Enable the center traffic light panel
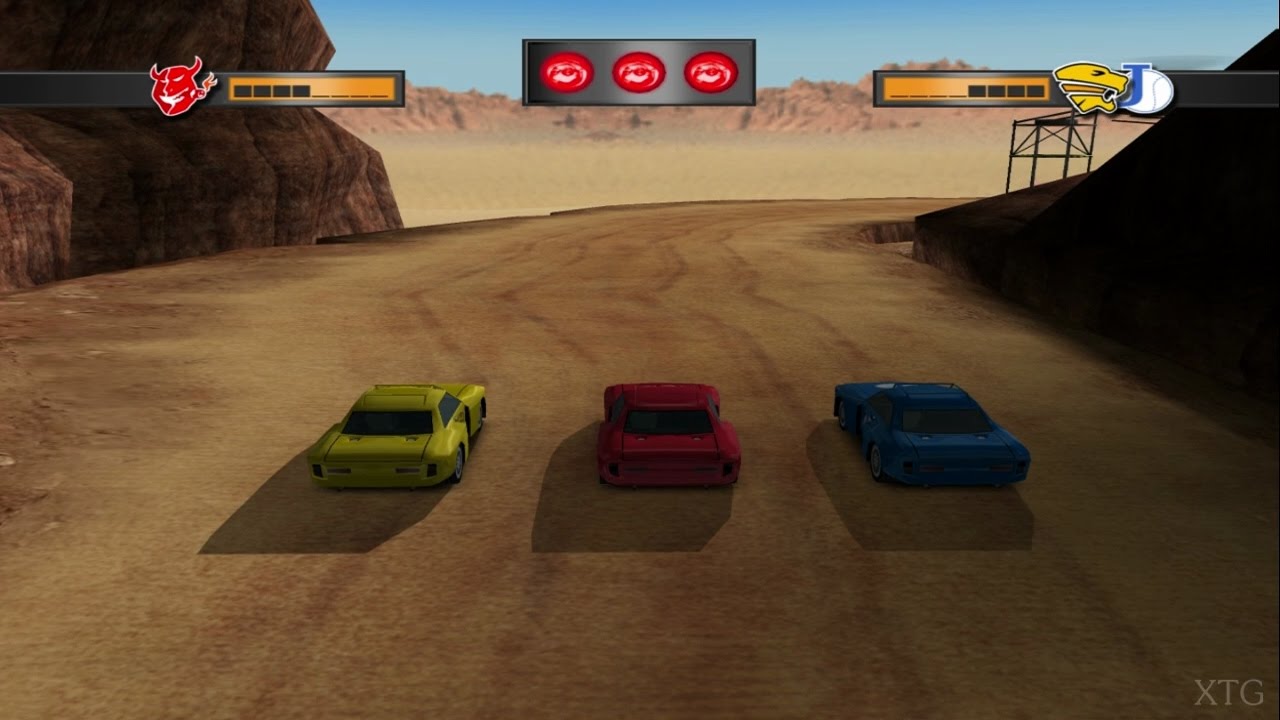The image size is (1280, 720). (x=638, y=70)
